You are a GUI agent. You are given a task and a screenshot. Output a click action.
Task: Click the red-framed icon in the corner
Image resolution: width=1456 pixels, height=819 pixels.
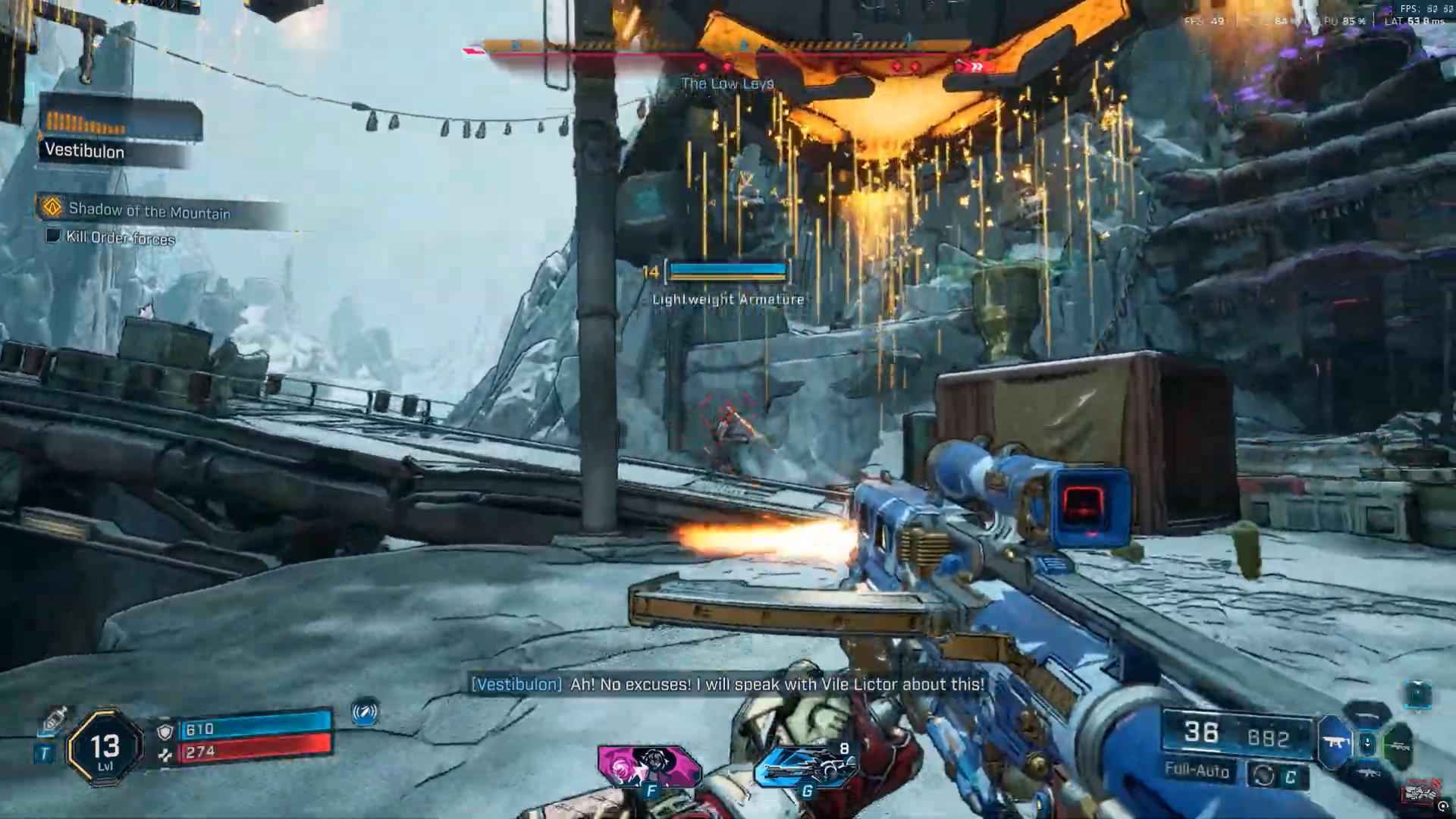click(x=1420, y=792)
